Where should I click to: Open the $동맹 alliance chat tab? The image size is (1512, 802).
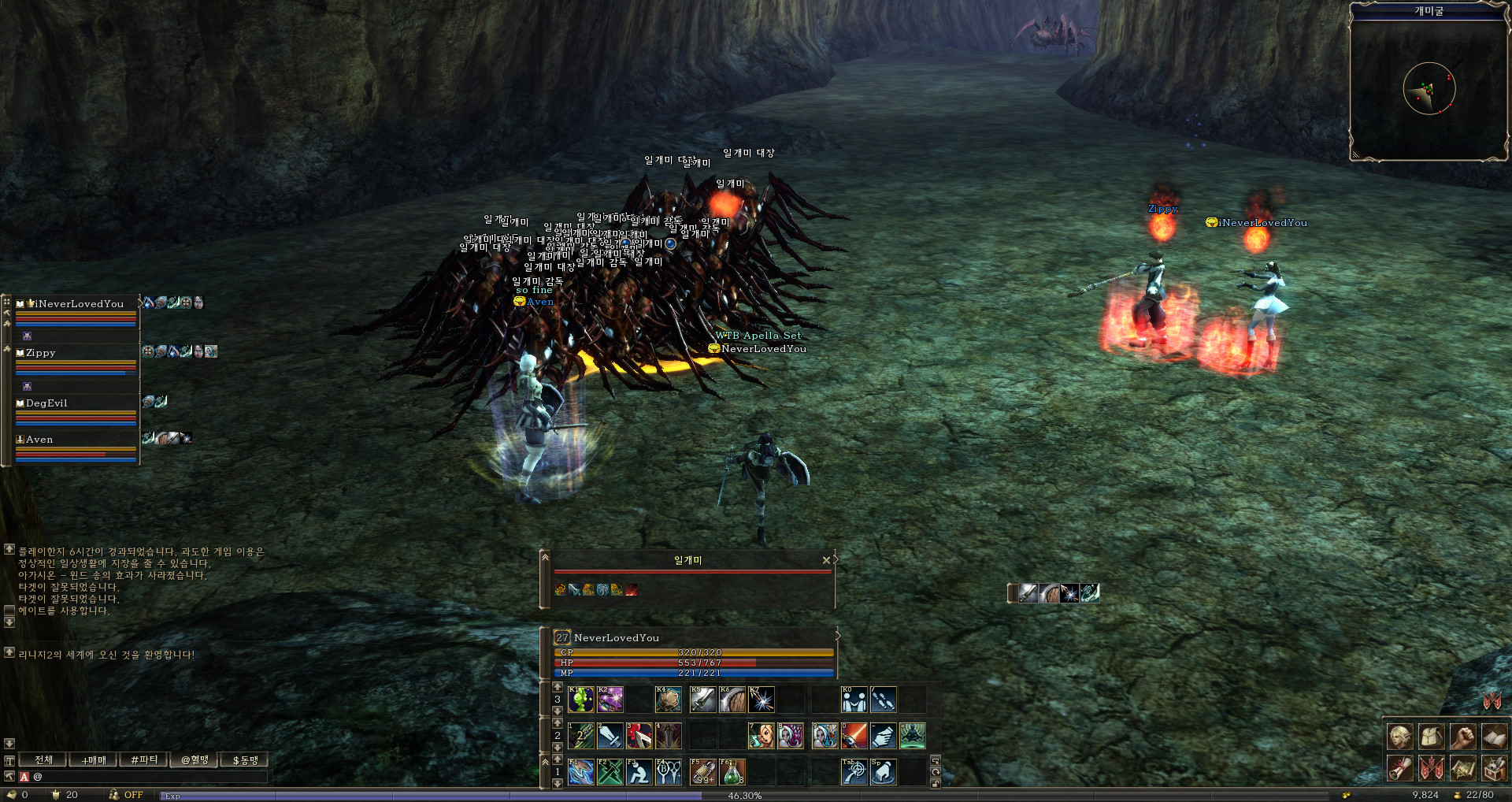coord(245,759)
